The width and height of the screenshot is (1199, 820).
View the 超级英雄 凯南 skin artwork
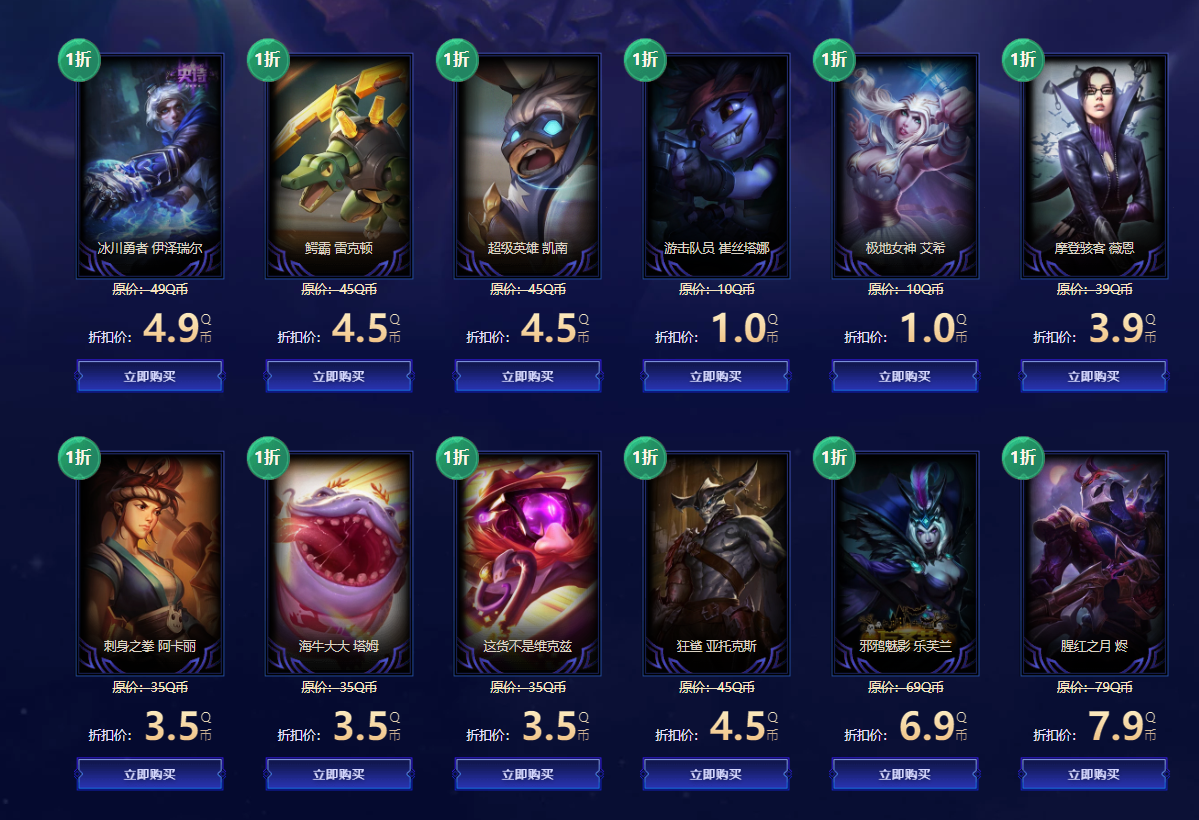527,165
